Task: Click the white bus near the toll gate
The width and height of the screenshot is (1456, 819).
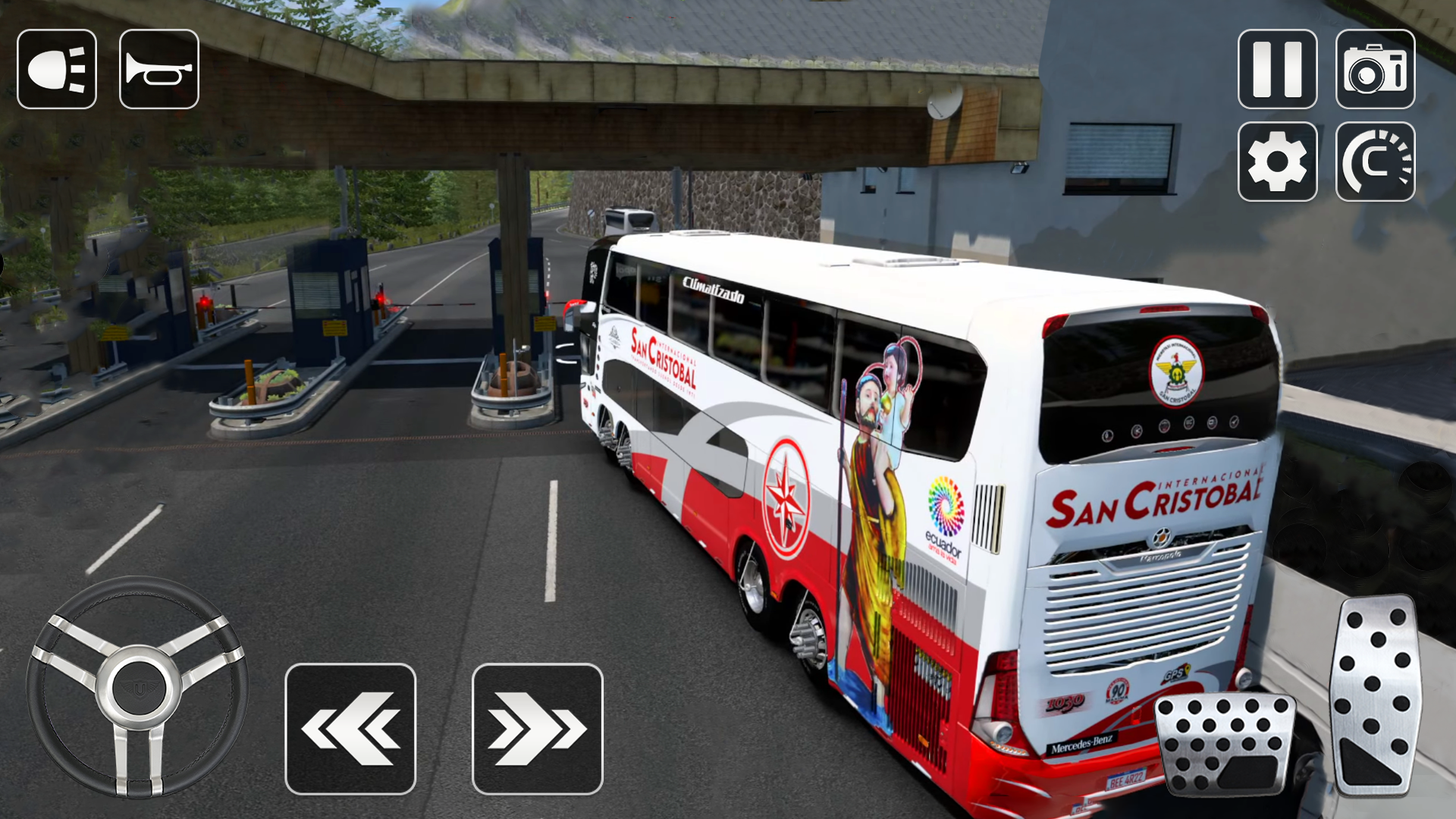Action: (x=631, y=220)
